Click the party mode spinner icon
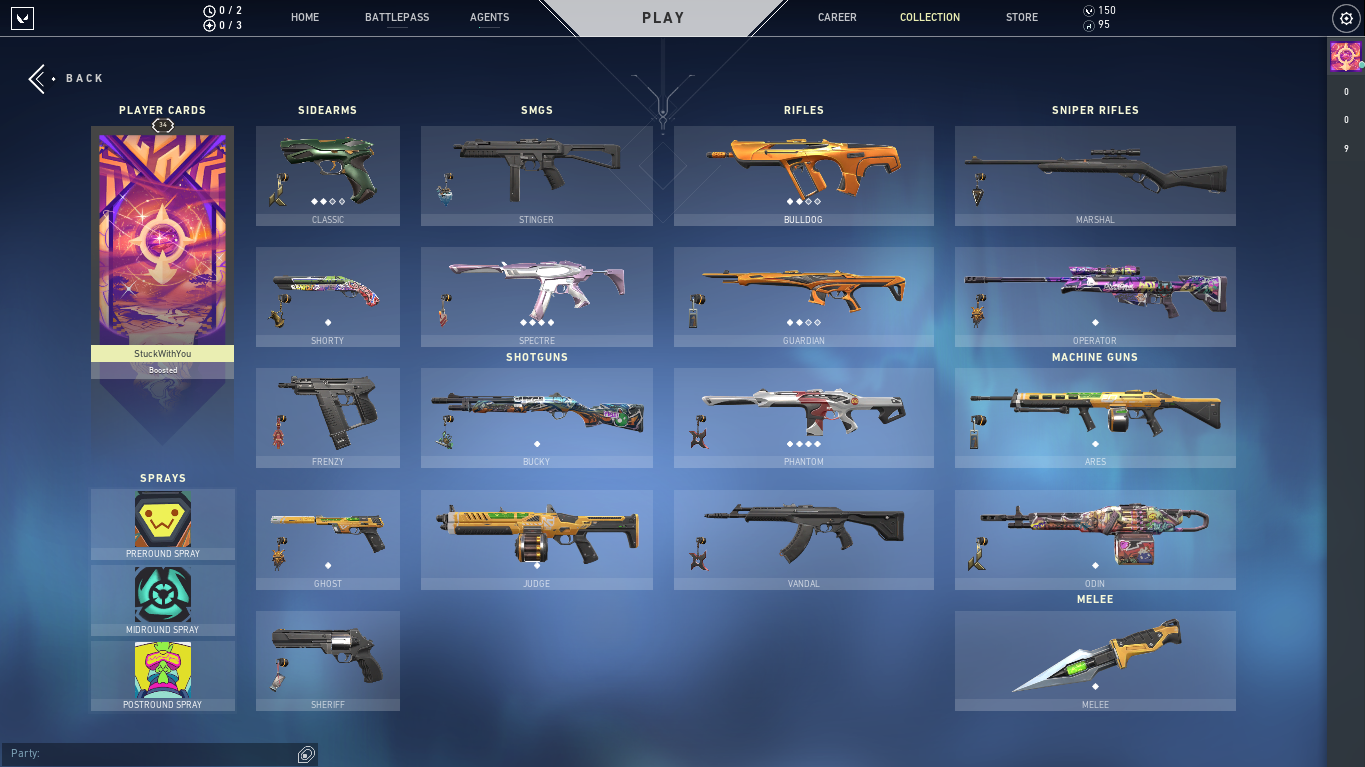1365x767 pixels. tap(305, 753)
